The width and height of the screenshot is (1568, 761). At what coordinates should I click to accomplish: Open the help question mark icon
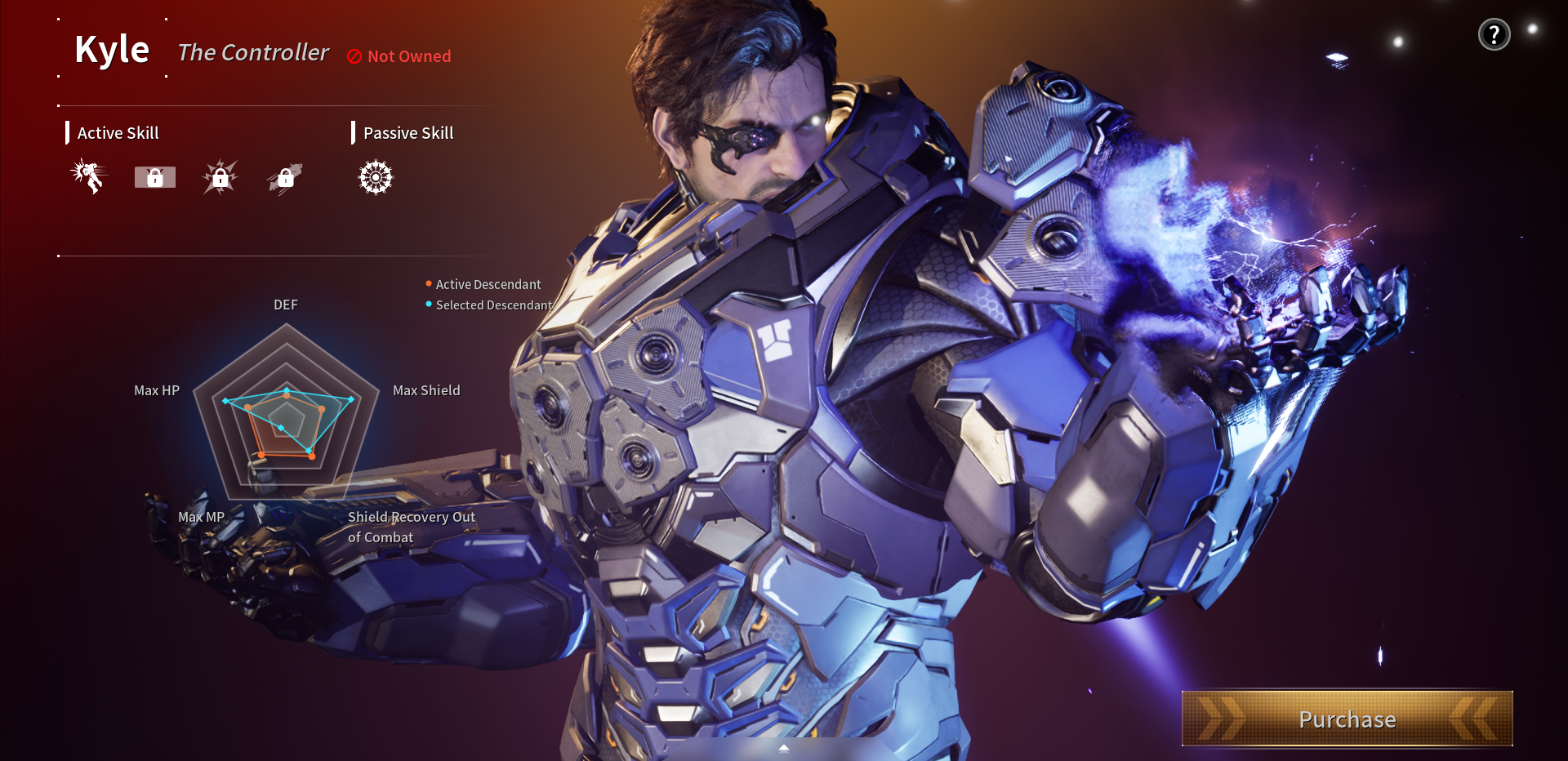point(1494,33)
